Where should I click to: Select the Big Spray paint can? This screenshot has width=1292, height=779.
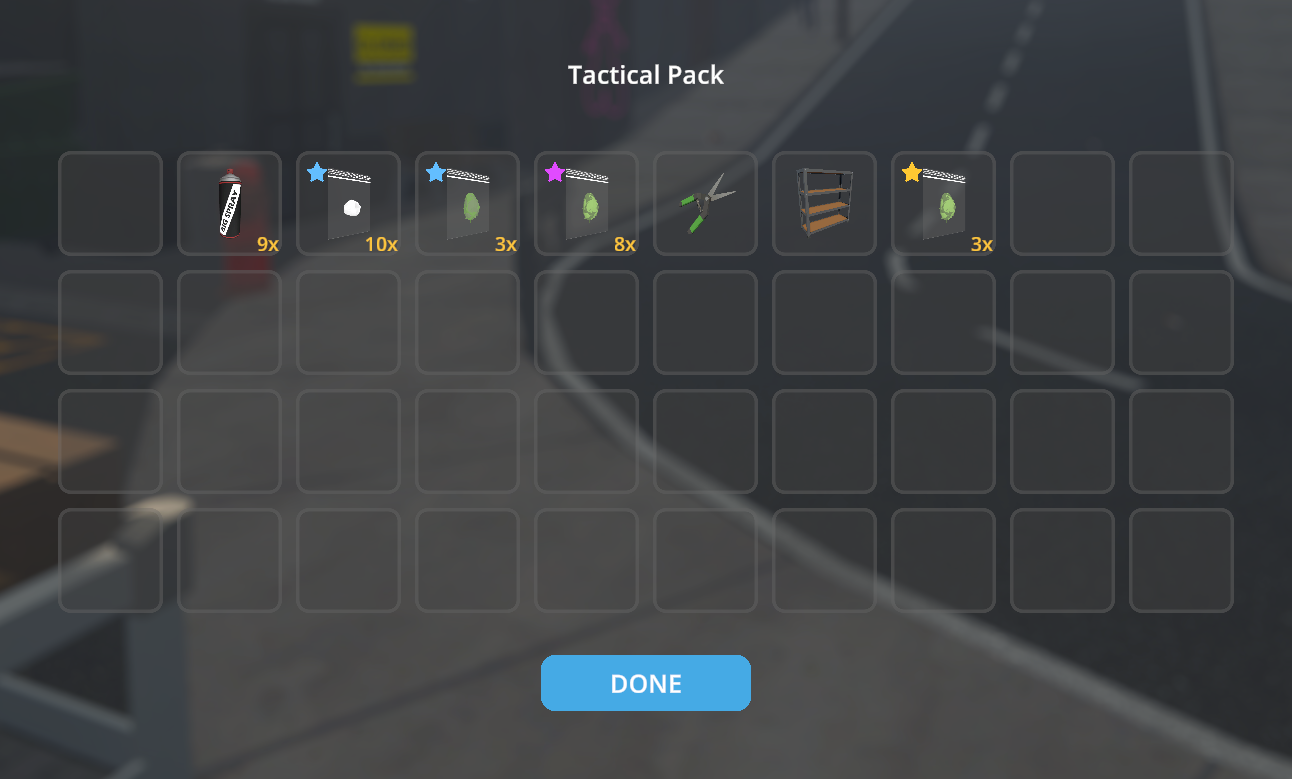point(229,202)
